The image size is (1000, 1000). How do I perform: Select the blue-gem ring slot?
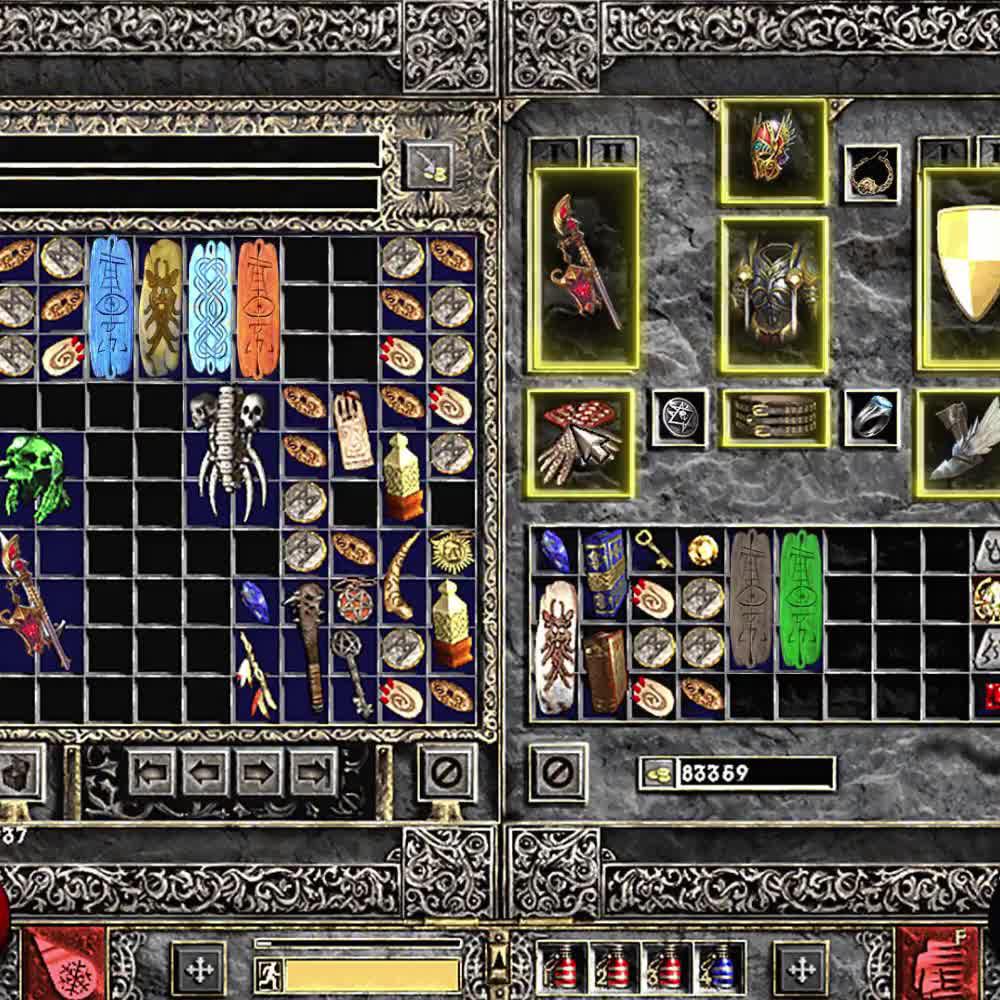pos(871,418)
